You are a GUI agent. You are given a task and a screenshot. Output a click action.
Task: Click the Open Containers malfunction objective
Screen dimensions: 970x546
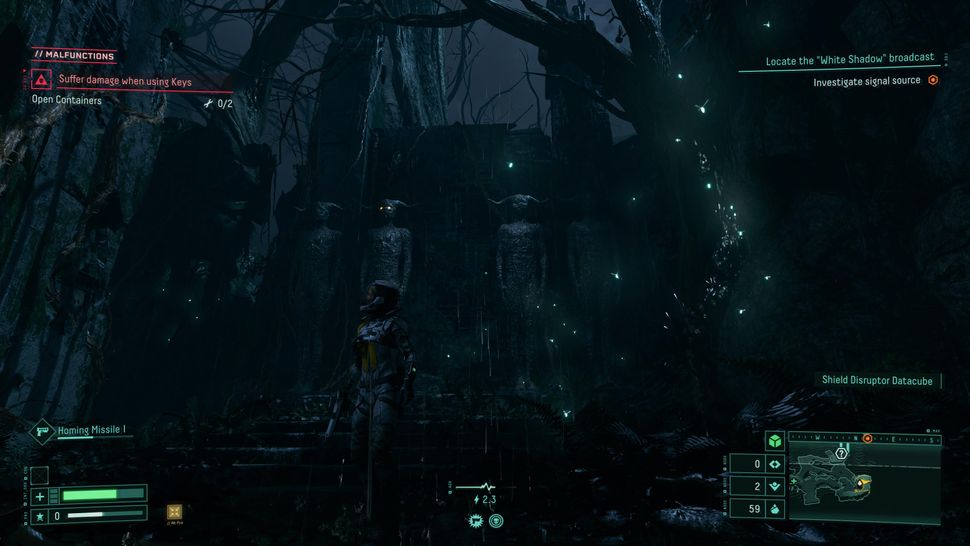point(66,100)
